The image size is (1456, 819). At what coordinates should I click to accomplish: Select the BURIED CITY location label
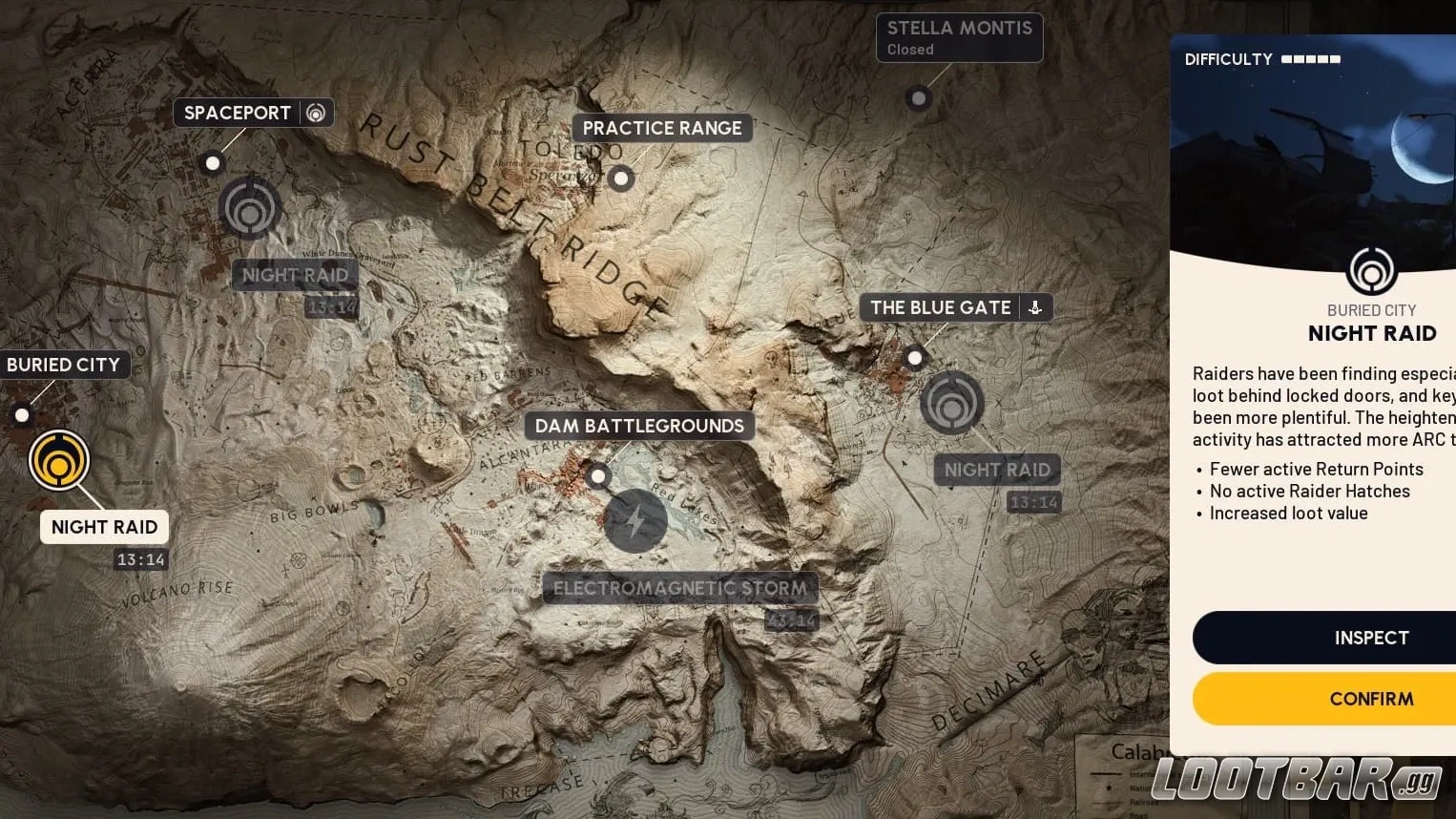click(63, 365)
